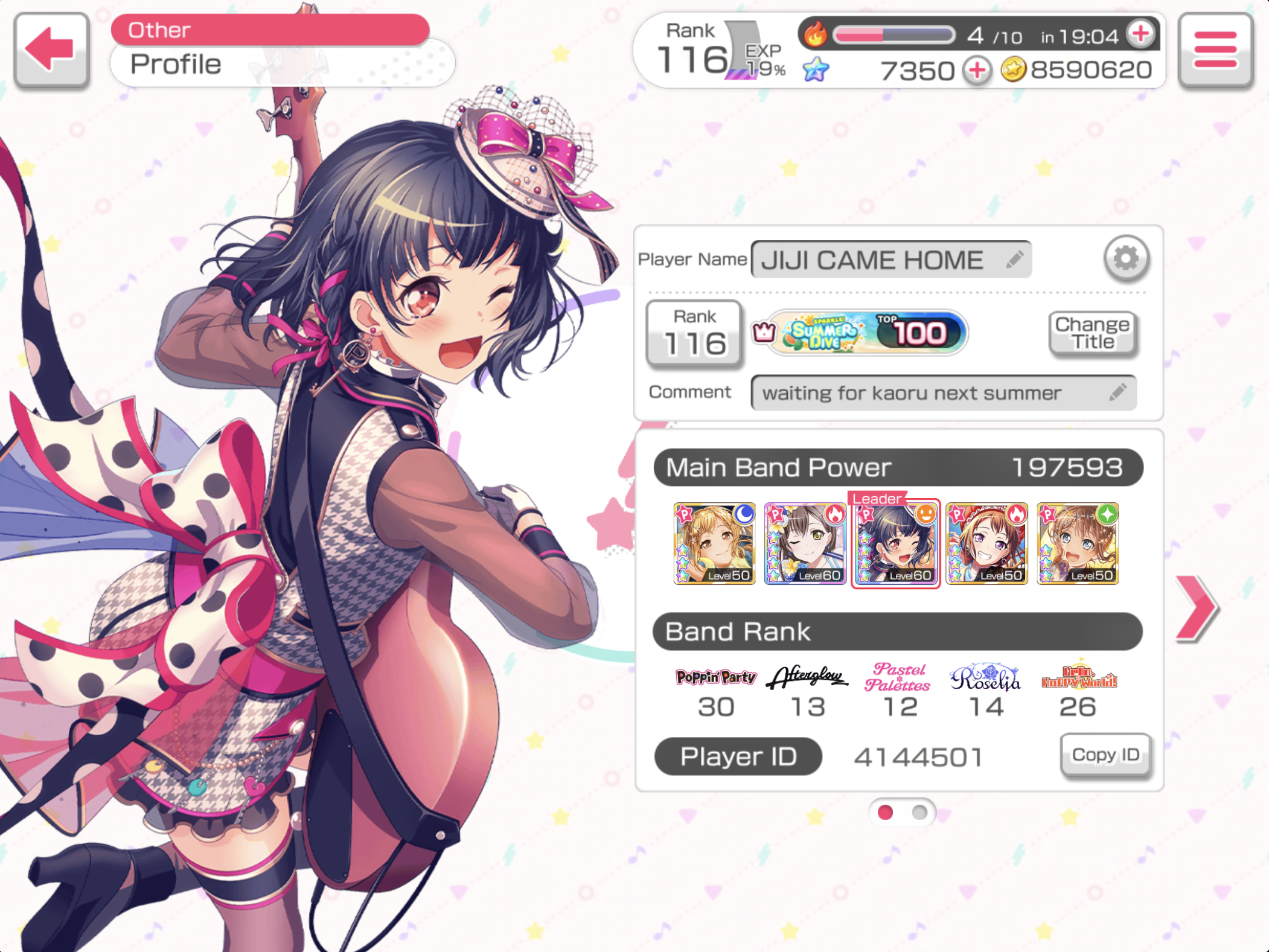1269x952 pixels.
Task: Go back with the pink arrow button
Action: [x=51, y=50]
